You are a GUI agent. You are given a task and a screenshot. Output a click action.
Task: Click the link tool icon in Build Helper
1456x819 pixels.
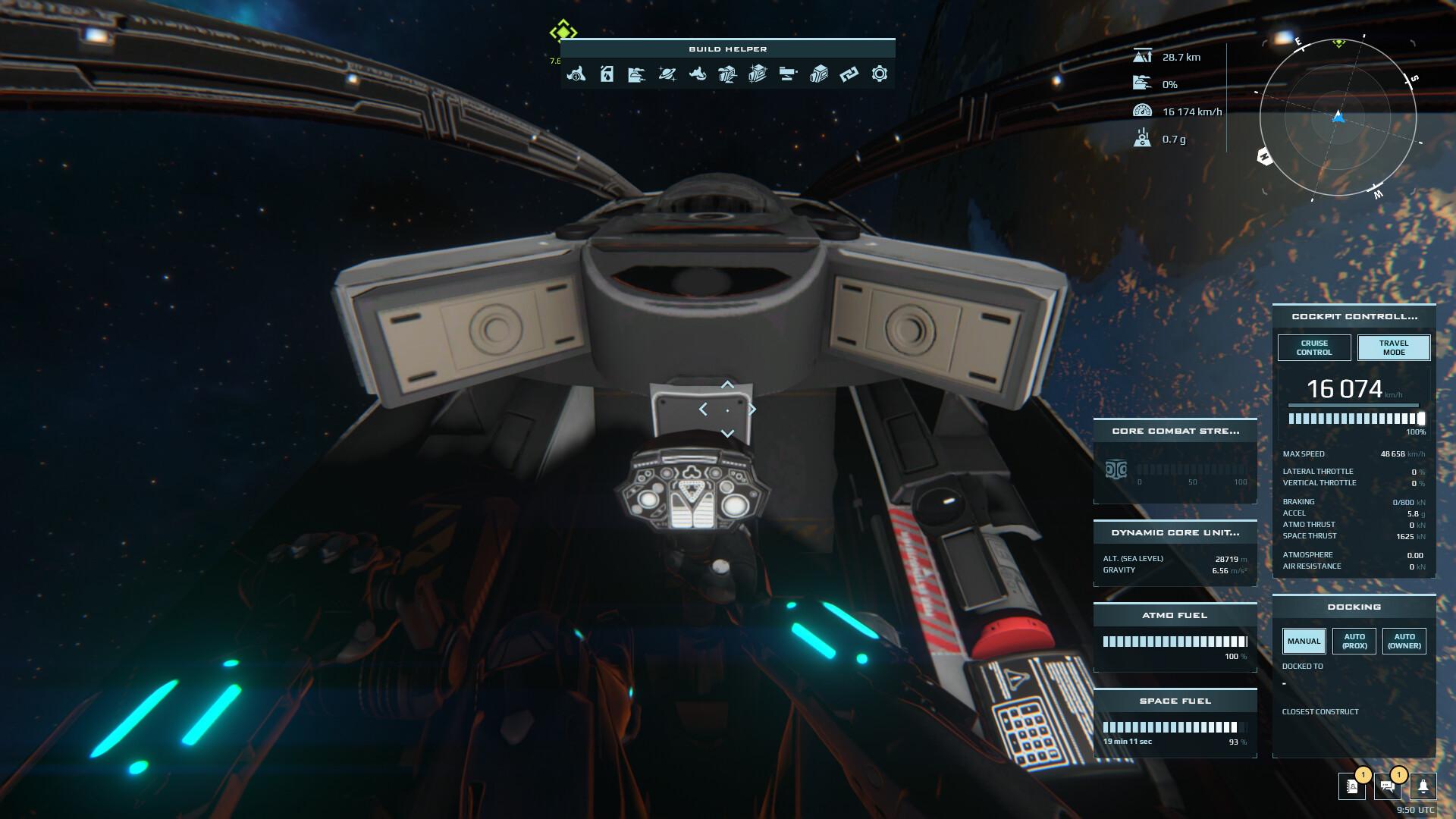[x=849, y=74]
